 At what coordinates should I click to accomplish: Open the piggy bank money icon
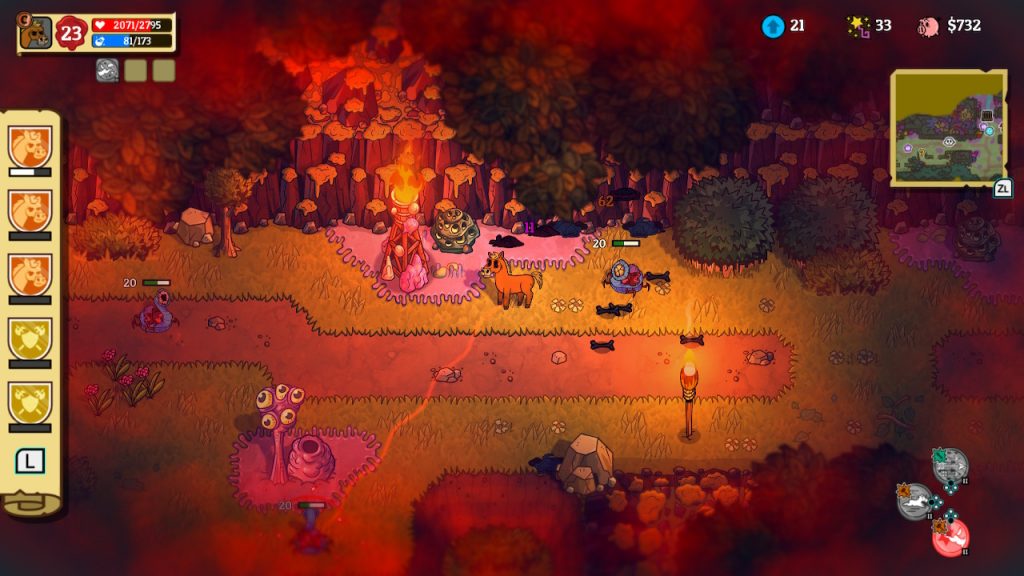(x=929, y=26)
